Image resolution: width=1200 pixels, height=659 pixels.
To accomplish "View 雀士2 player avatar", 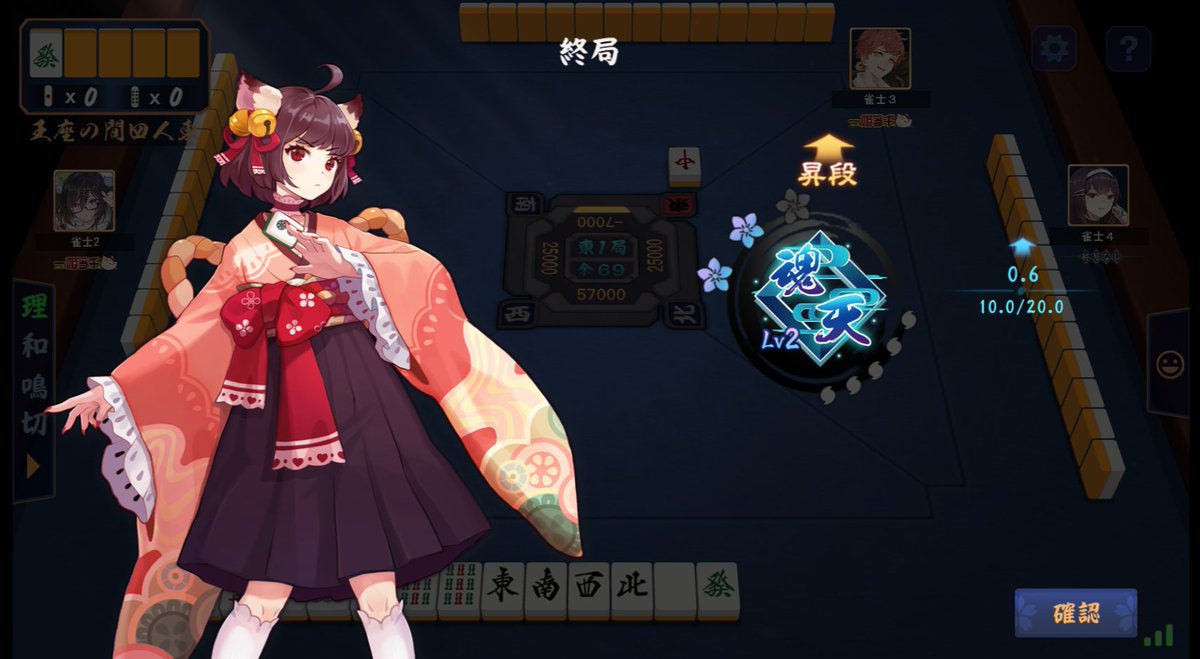I will tap(84, 201).
